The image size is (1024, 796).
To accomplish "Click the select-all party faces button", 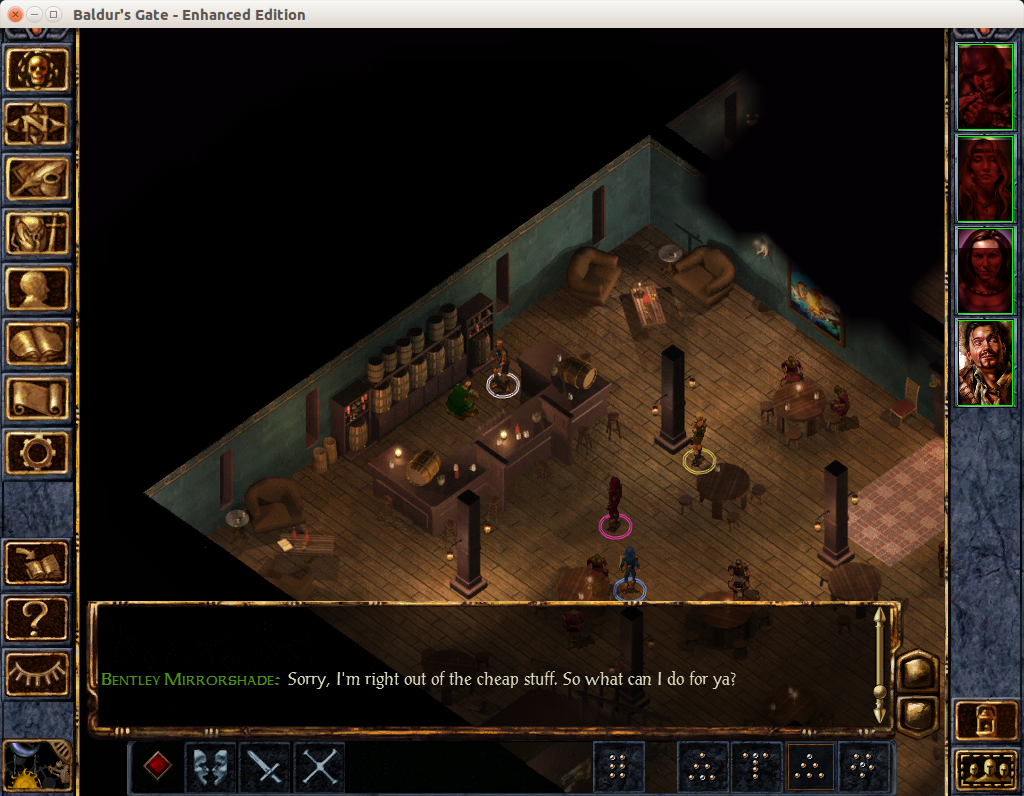I will pyautogui.click(x=985, y=770).
